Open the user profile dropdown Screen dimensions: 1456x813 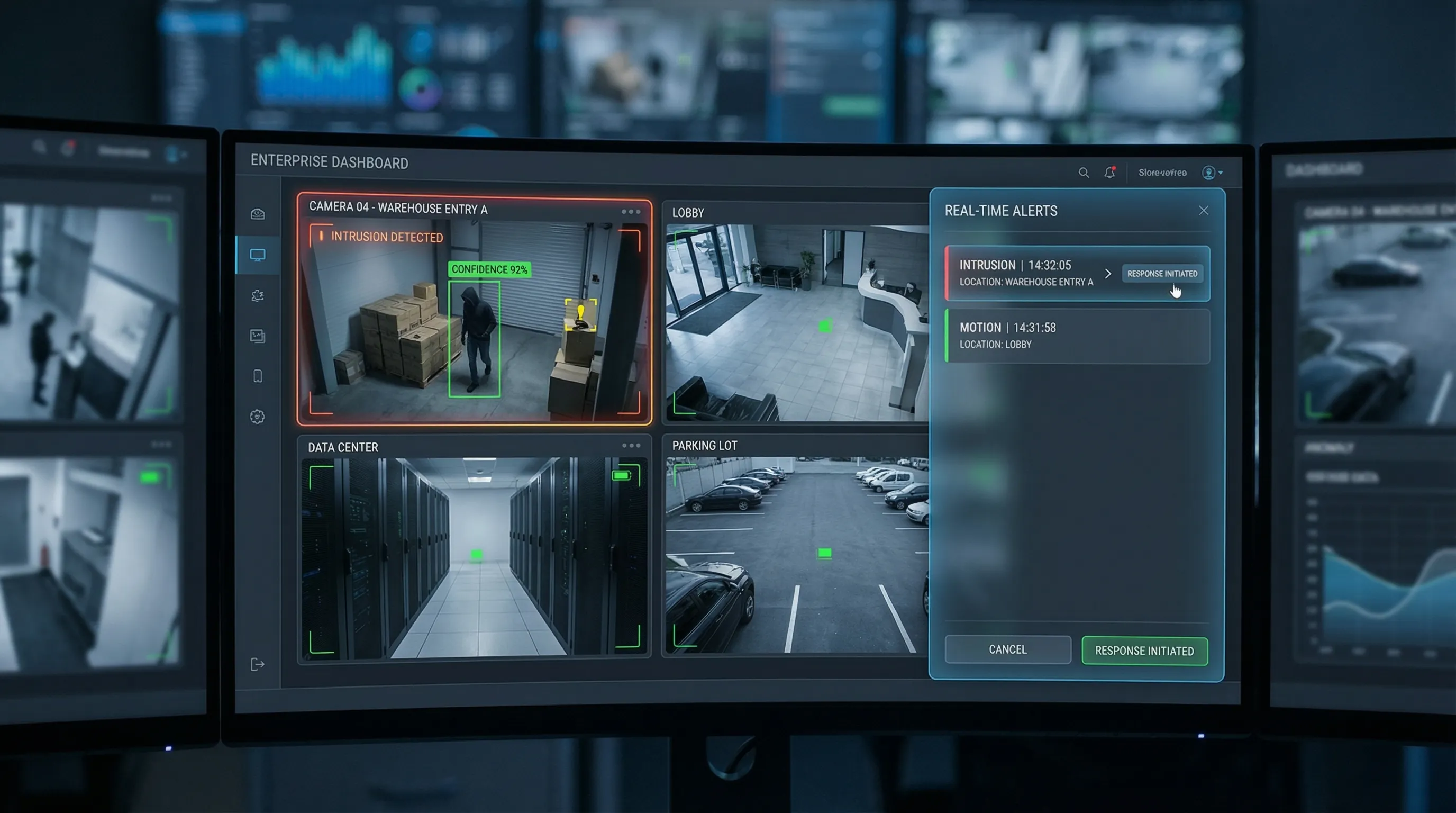(1209, 173)
